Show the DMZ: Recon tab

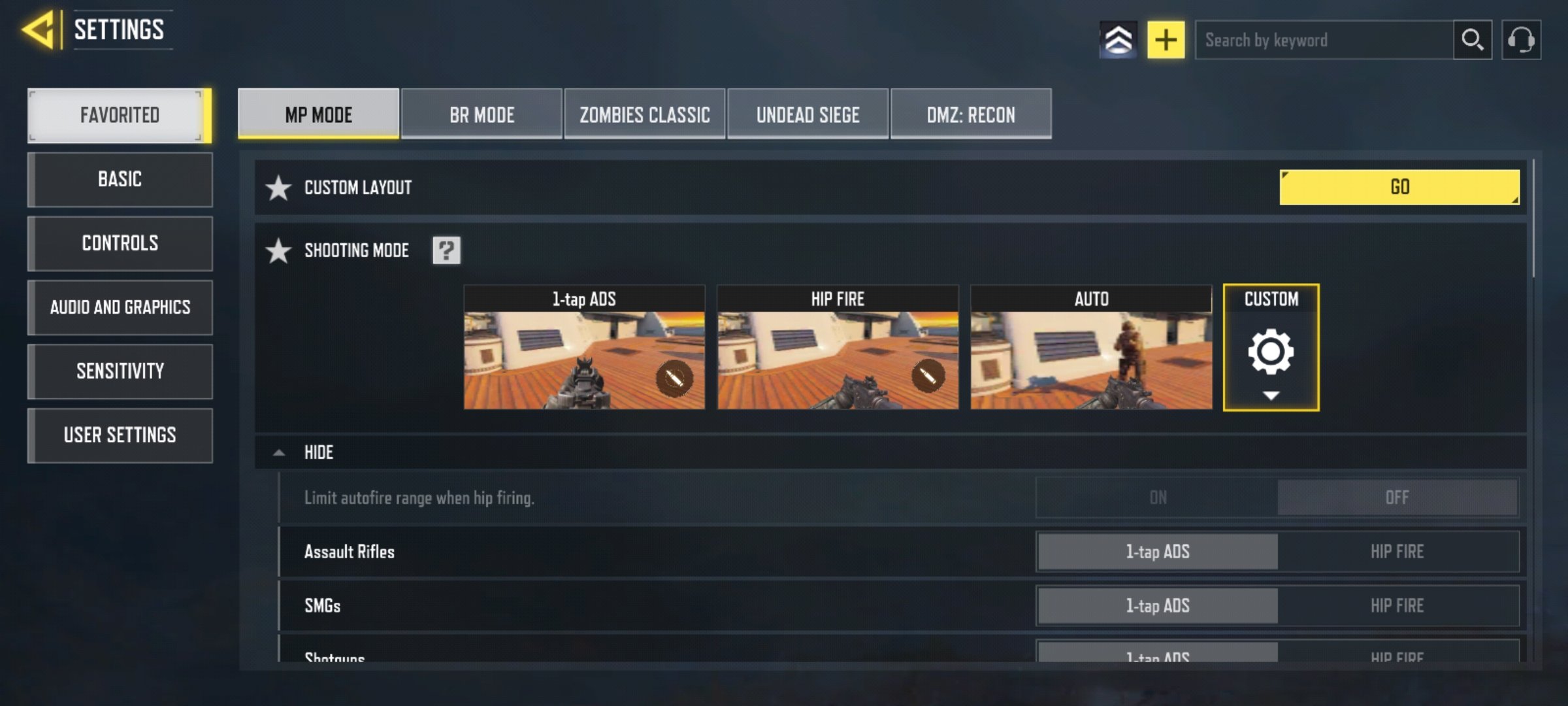971,115
